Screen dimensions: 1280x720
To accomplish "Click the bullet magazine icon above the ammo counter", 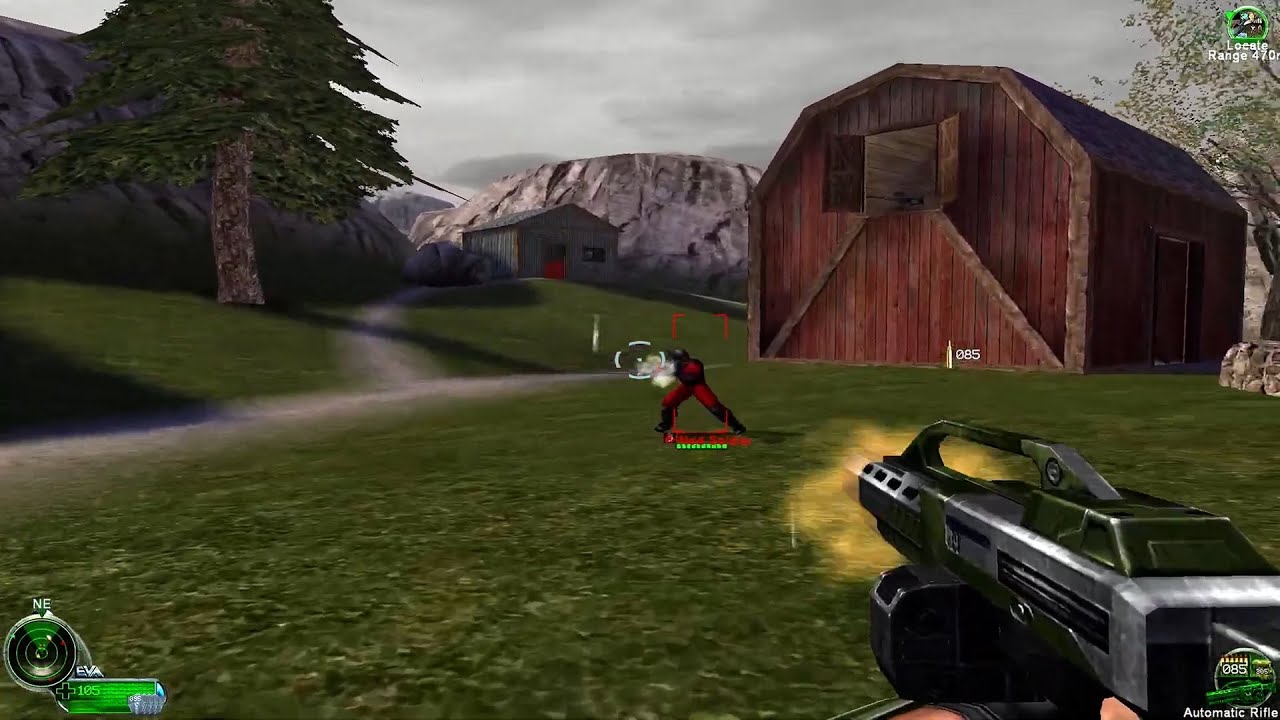I will pyautogui.click(x=1233, y=658).
